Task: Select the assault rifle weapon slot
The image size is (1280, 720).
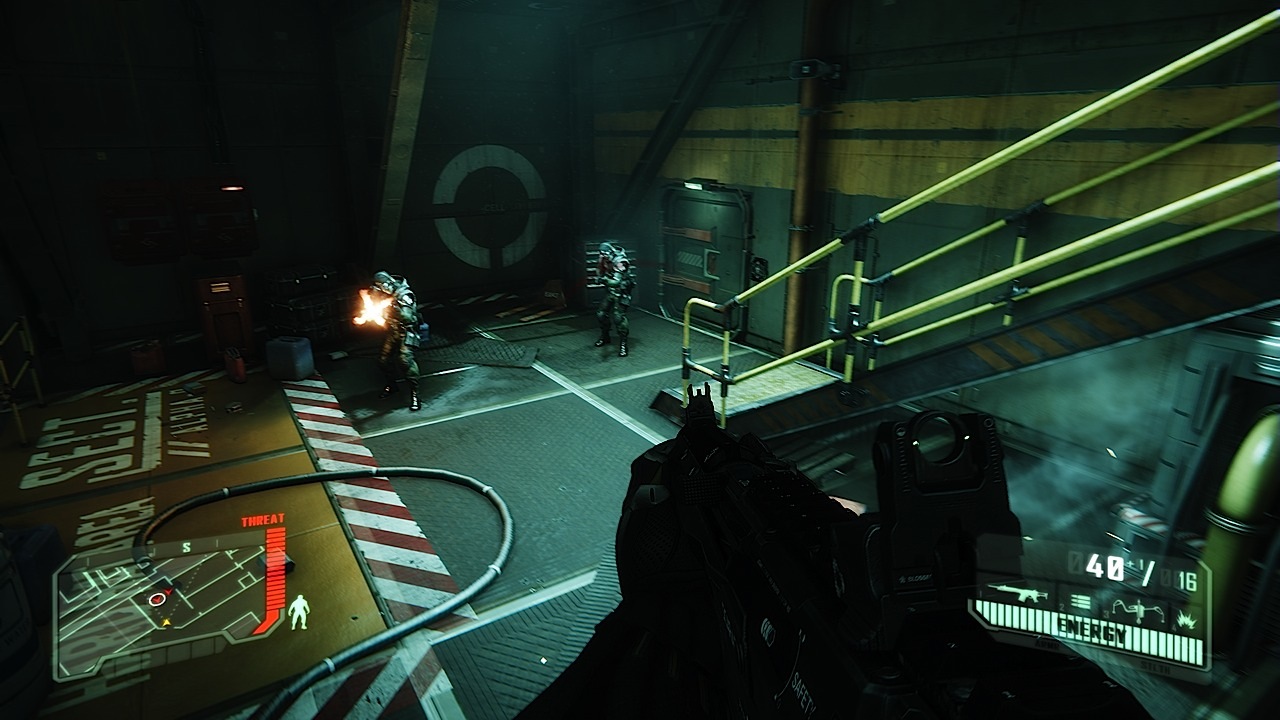Action: coord(1017,597)
